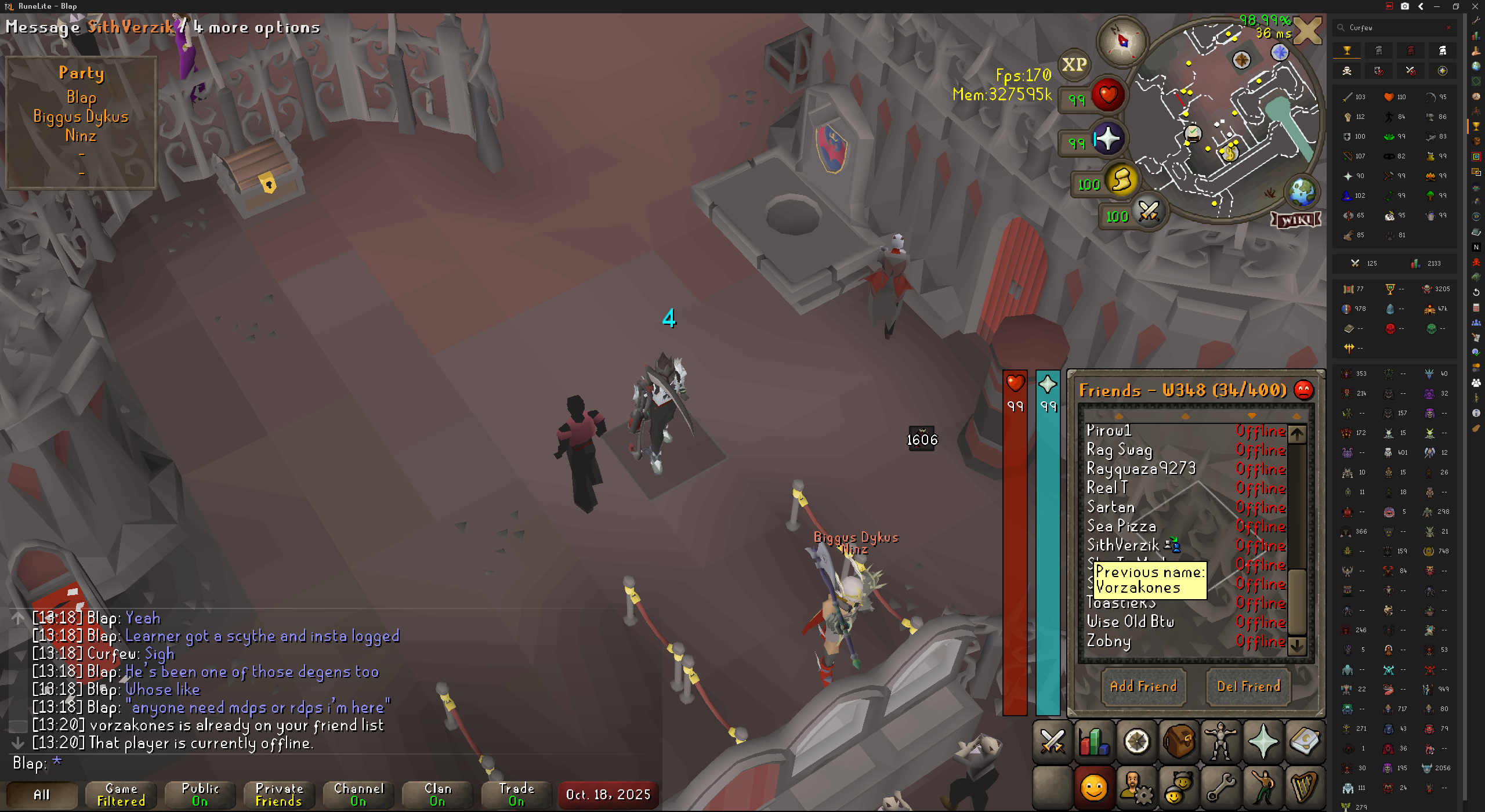Open the special attack orb
1485x812 pixels.
(1149, 212)
